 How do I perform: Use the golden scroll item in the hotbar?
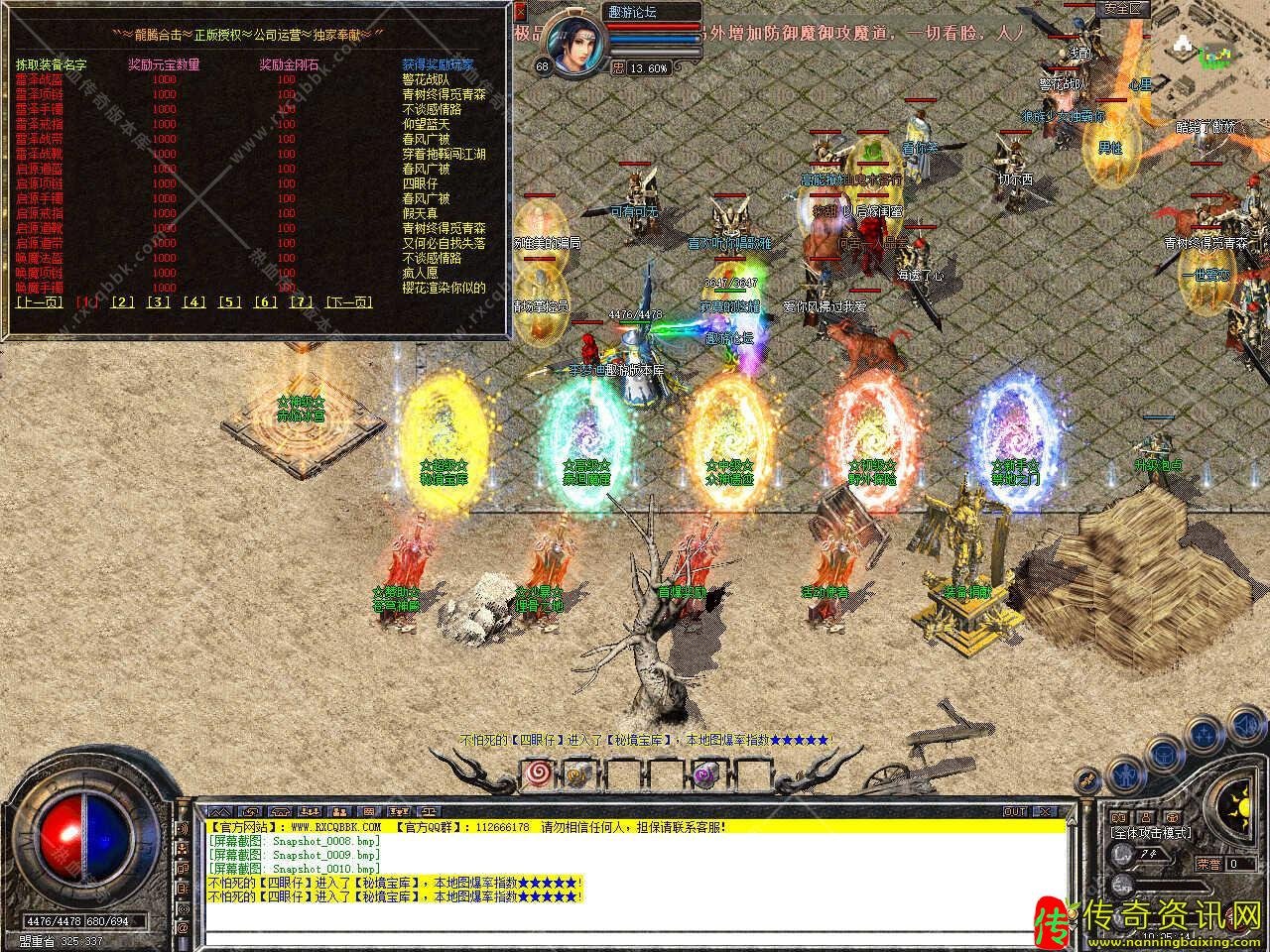click(577, 773)
